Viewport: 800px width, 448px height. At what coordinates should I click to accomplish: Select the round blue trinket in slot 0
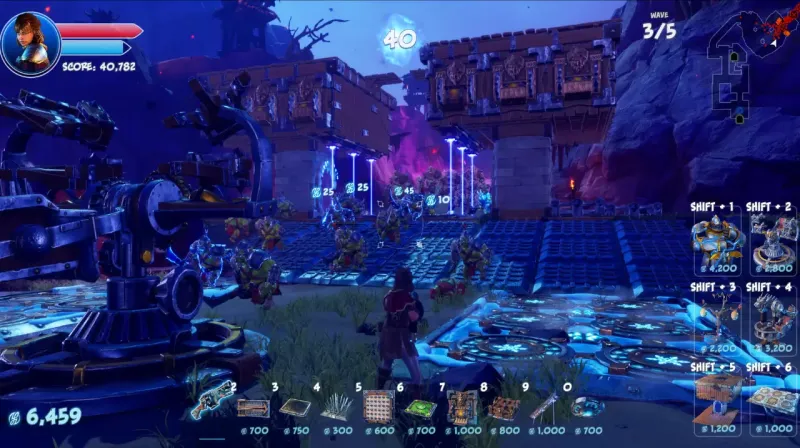[x=586, y=407]
